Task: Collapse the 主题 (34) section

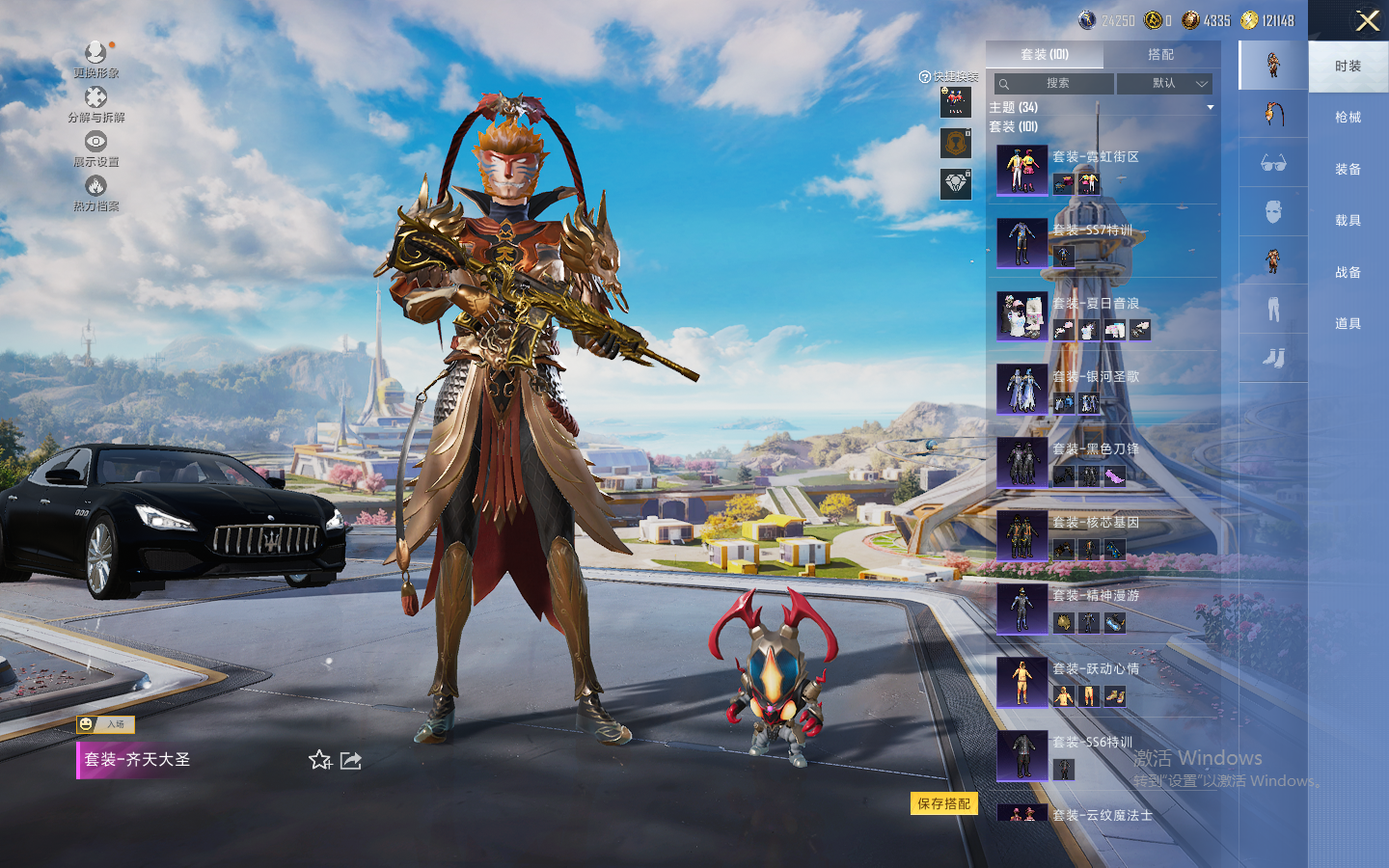Action: [1210, 107]
